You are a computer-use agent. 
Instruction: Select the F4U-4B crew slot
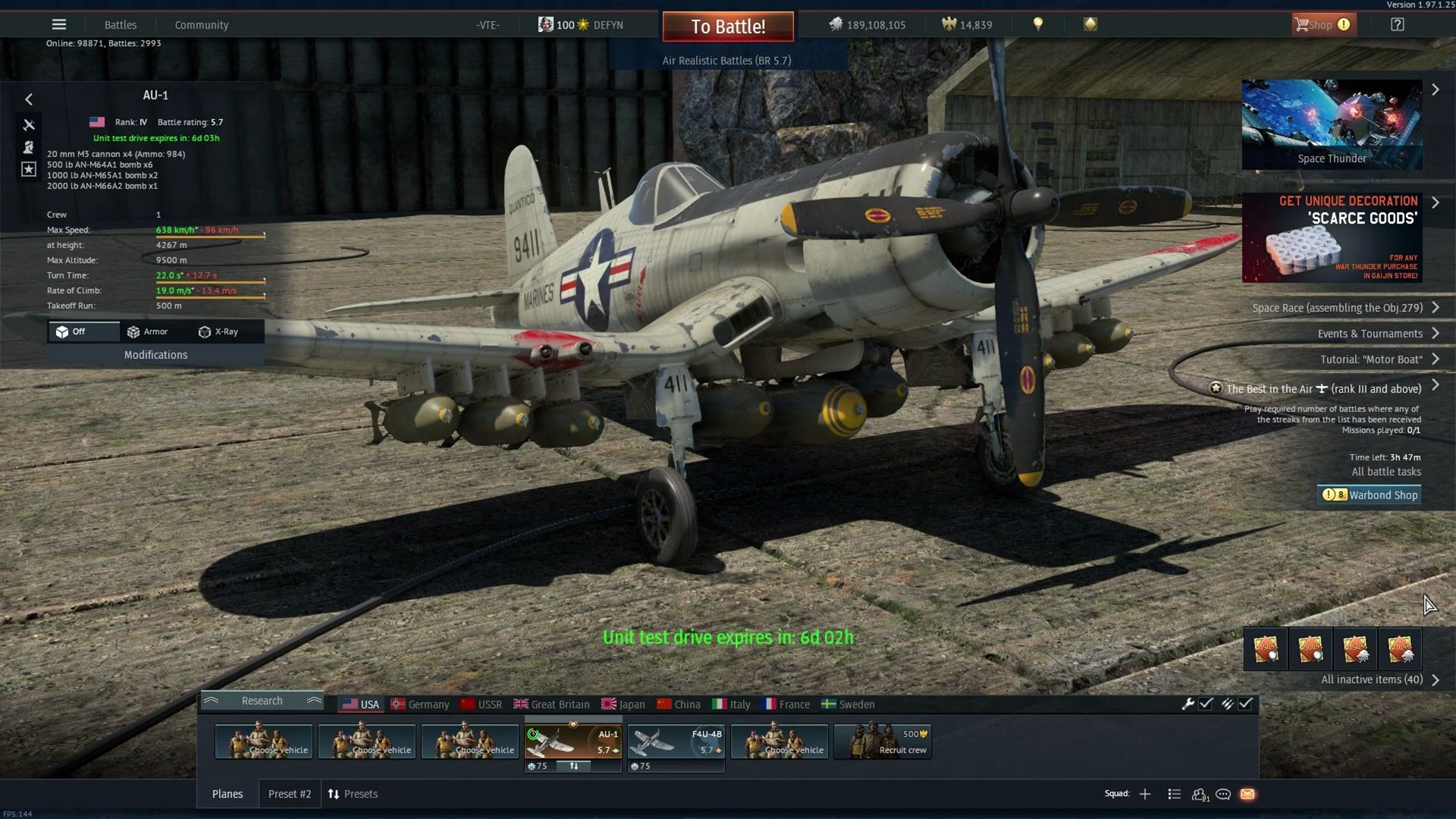pyautogui.click(x=676, y=742)
